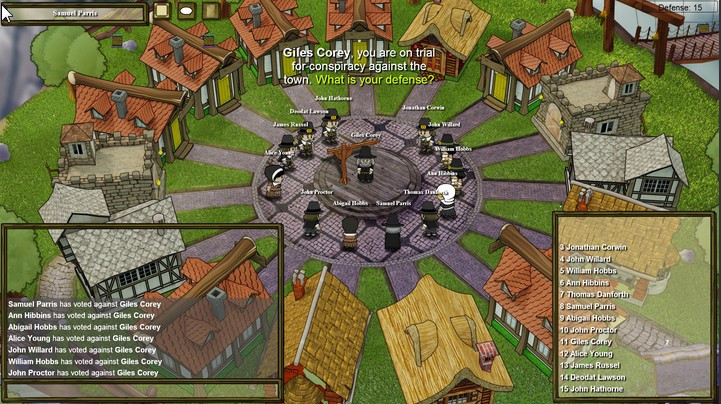The image size is (721, 404).
Task: Select John Willard in the player list
Action: tap(592, 258)
